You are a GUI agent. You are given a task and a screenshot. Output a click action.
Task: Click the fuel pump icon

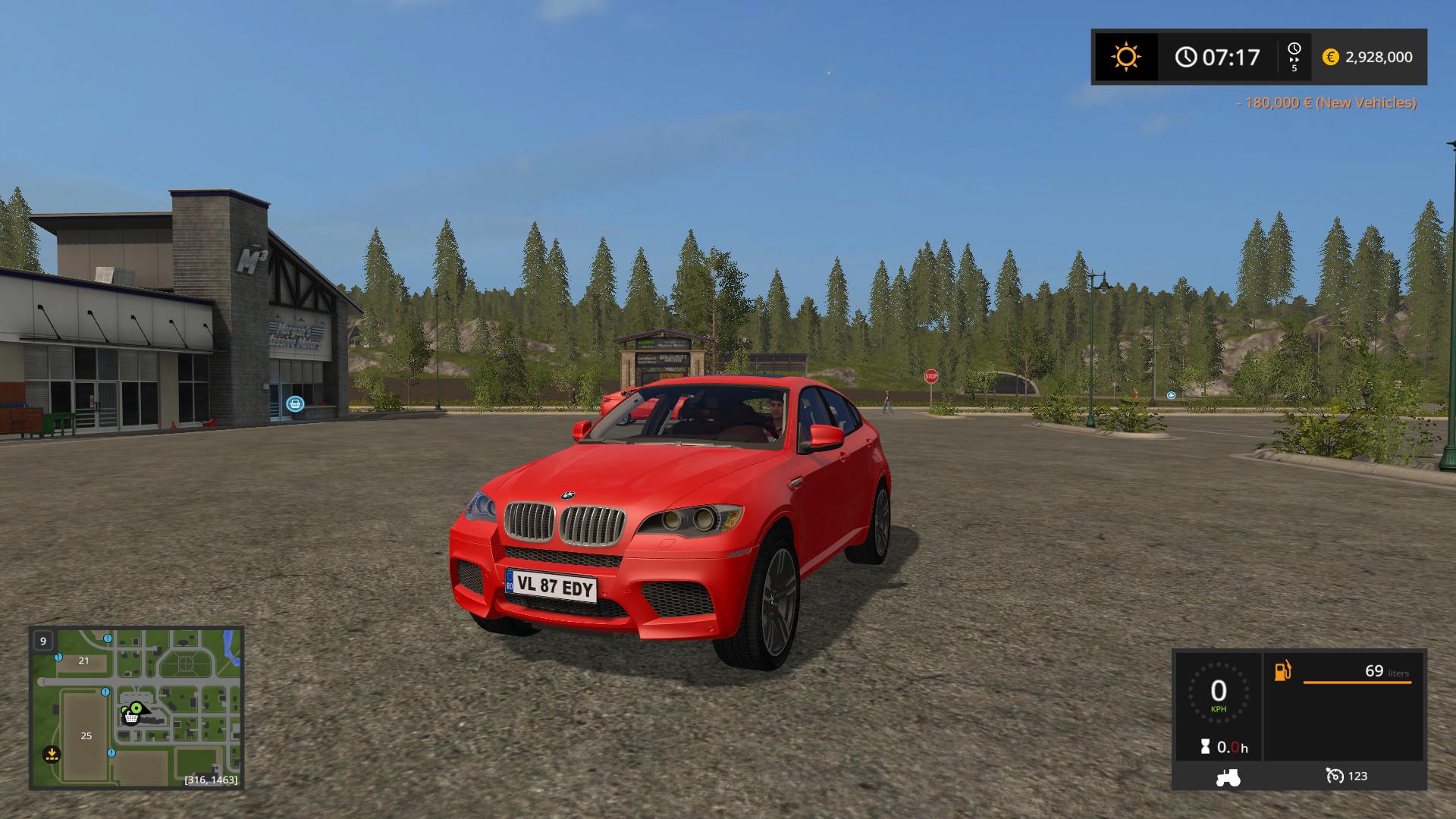pos(1282,671)
